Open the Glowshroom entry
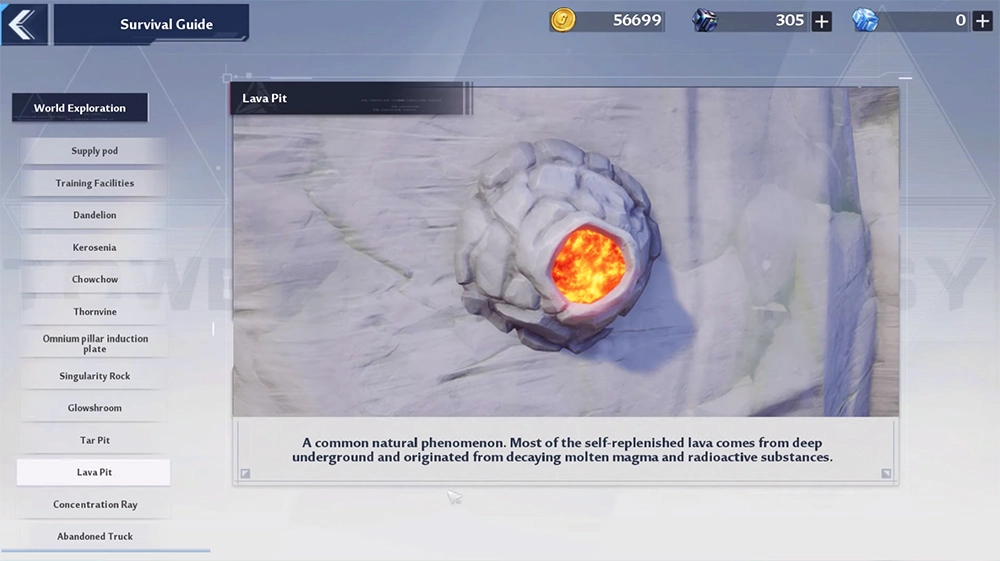The width and height of the screenshot is (1000, 561). (x=94, y=408)
